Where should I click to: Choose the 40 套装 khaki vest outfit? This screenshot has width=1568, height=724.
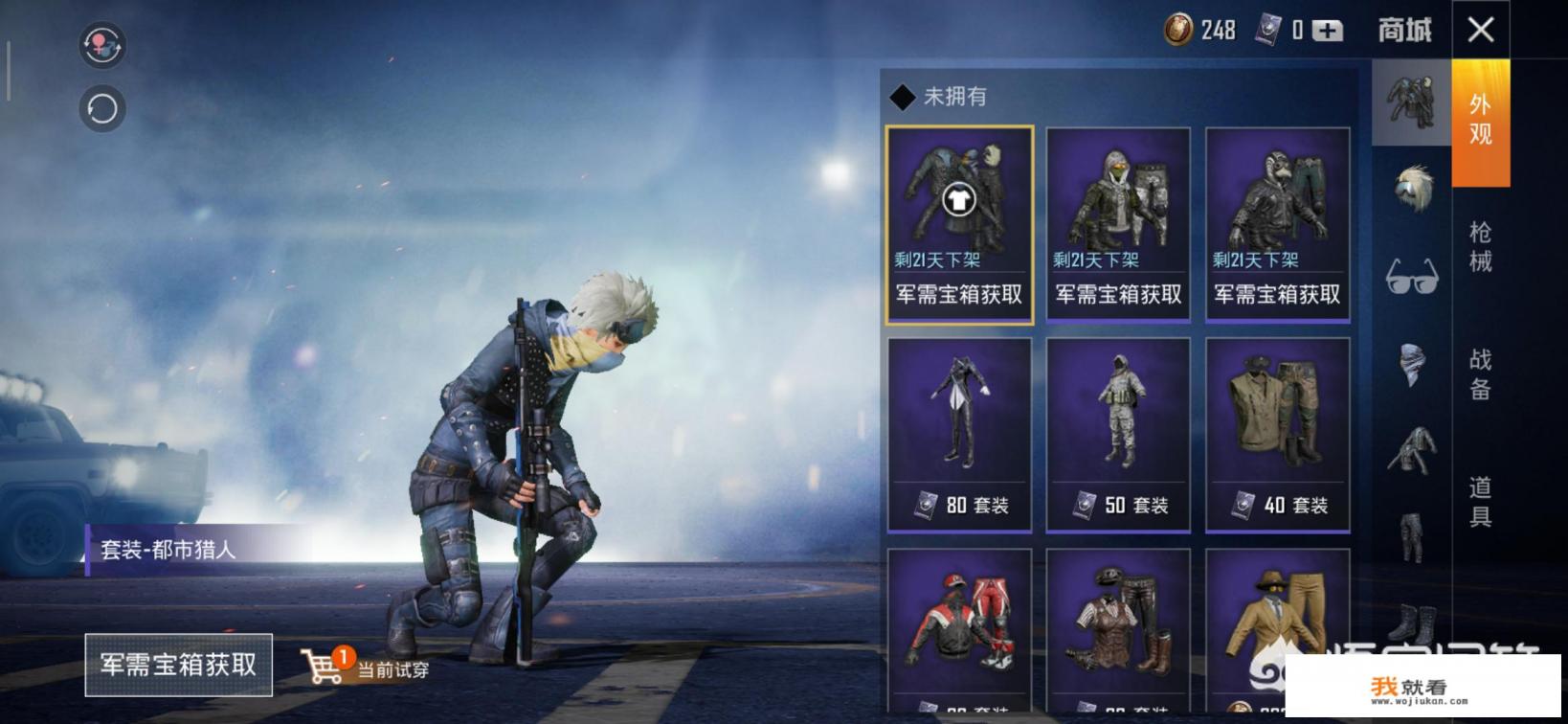[1277, 434]
